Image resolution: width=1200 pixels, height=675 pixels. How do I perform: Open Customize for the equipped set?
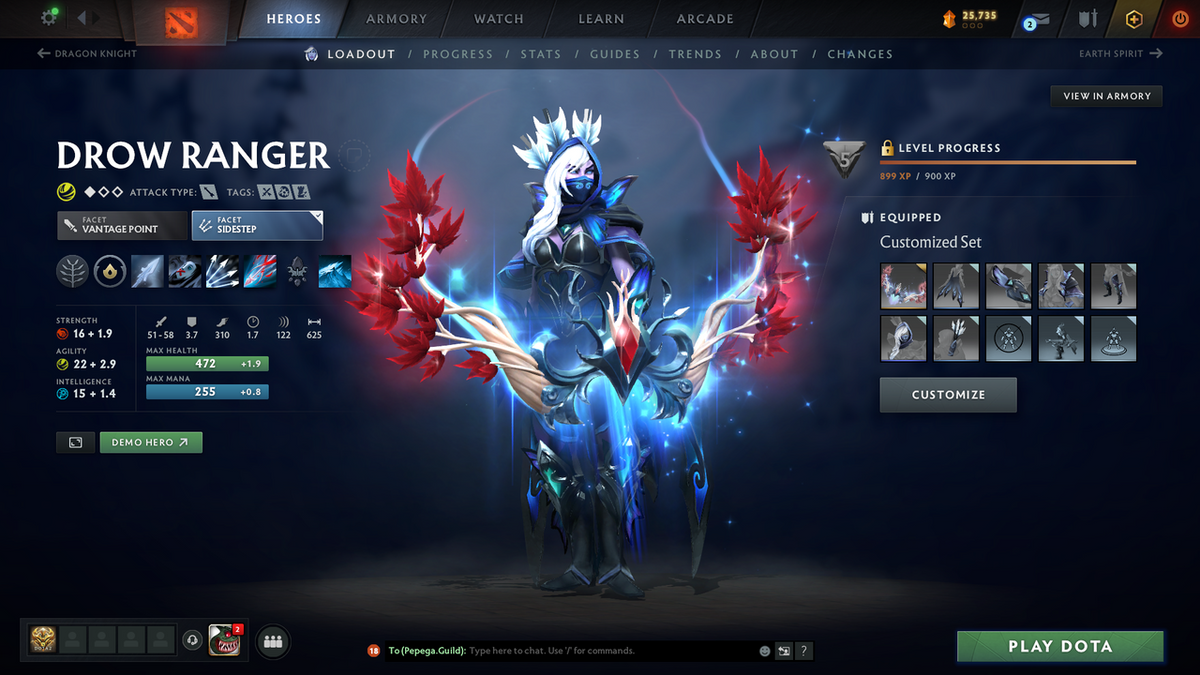click(x=948, y=395)
